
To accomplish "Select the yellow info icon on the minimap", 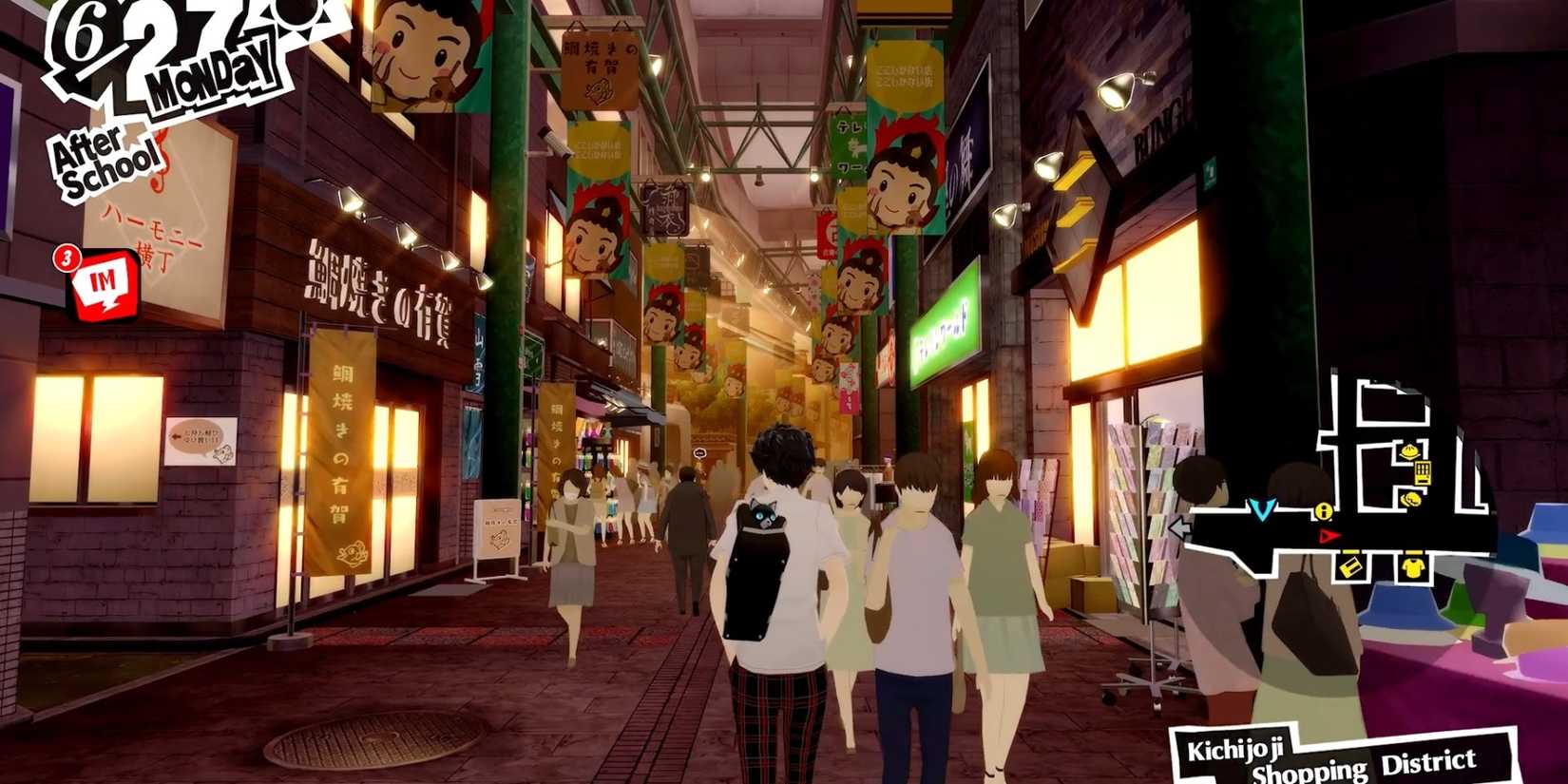I will (x=1324, y=512).
